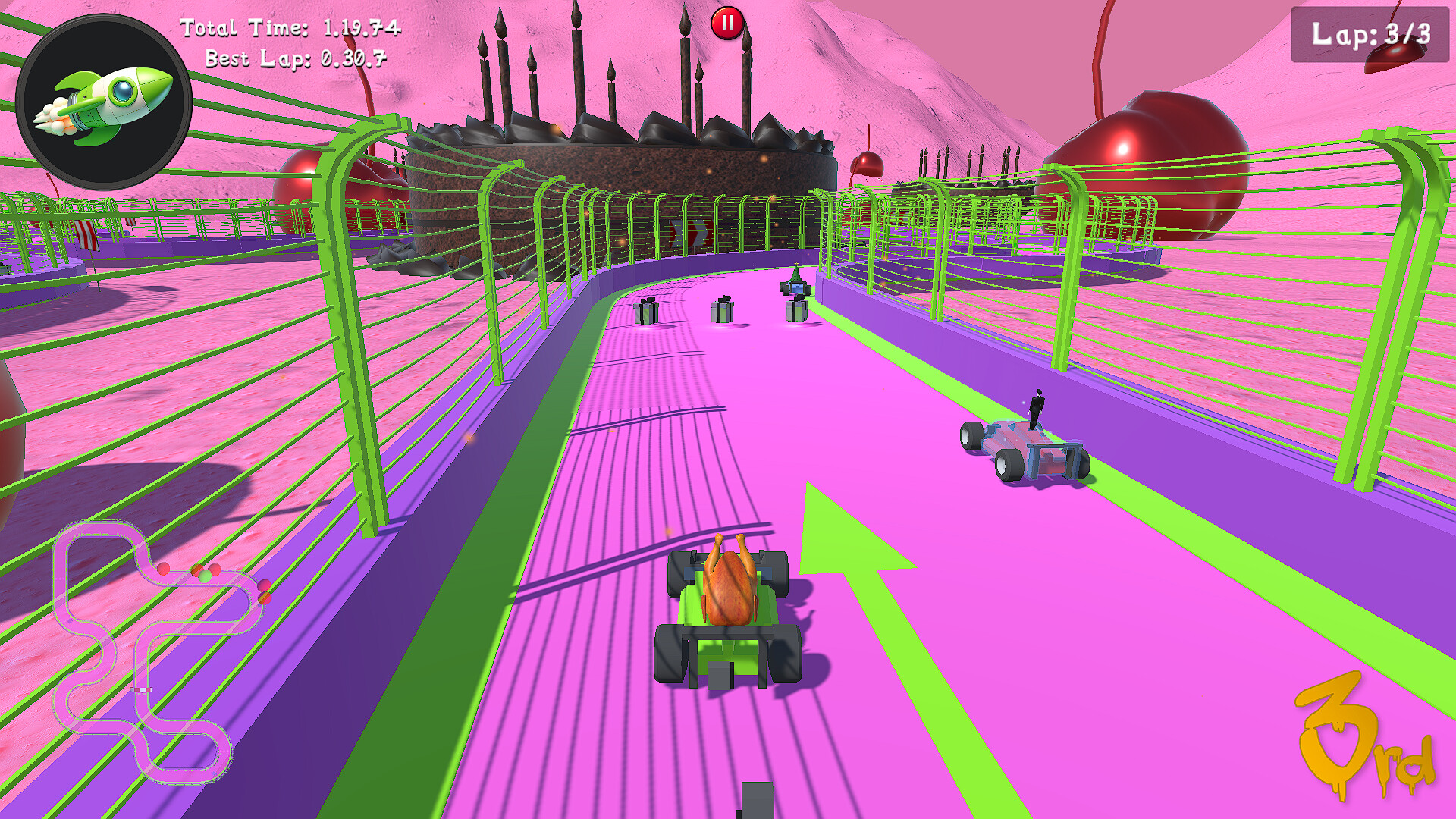Click a checkpoint dot on the minimap

tap(165, 567)
